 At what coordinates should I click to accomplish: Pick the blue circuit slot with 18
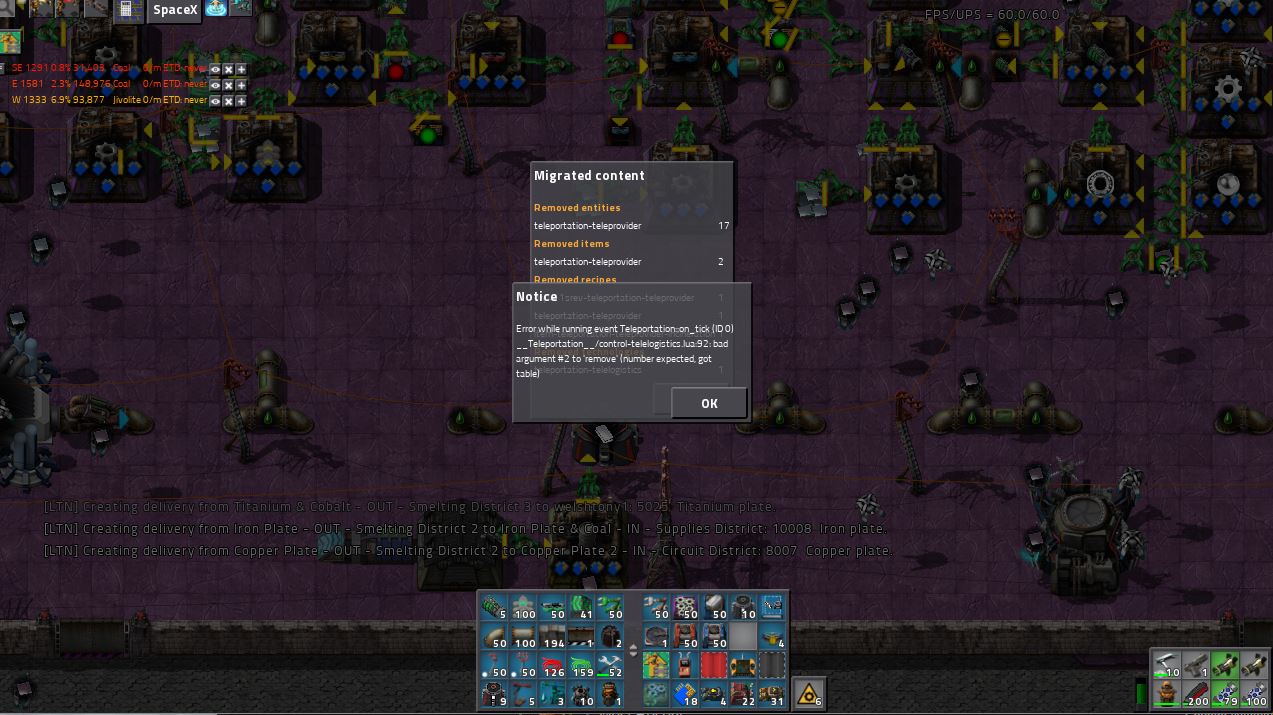click(x=685, y=693)
